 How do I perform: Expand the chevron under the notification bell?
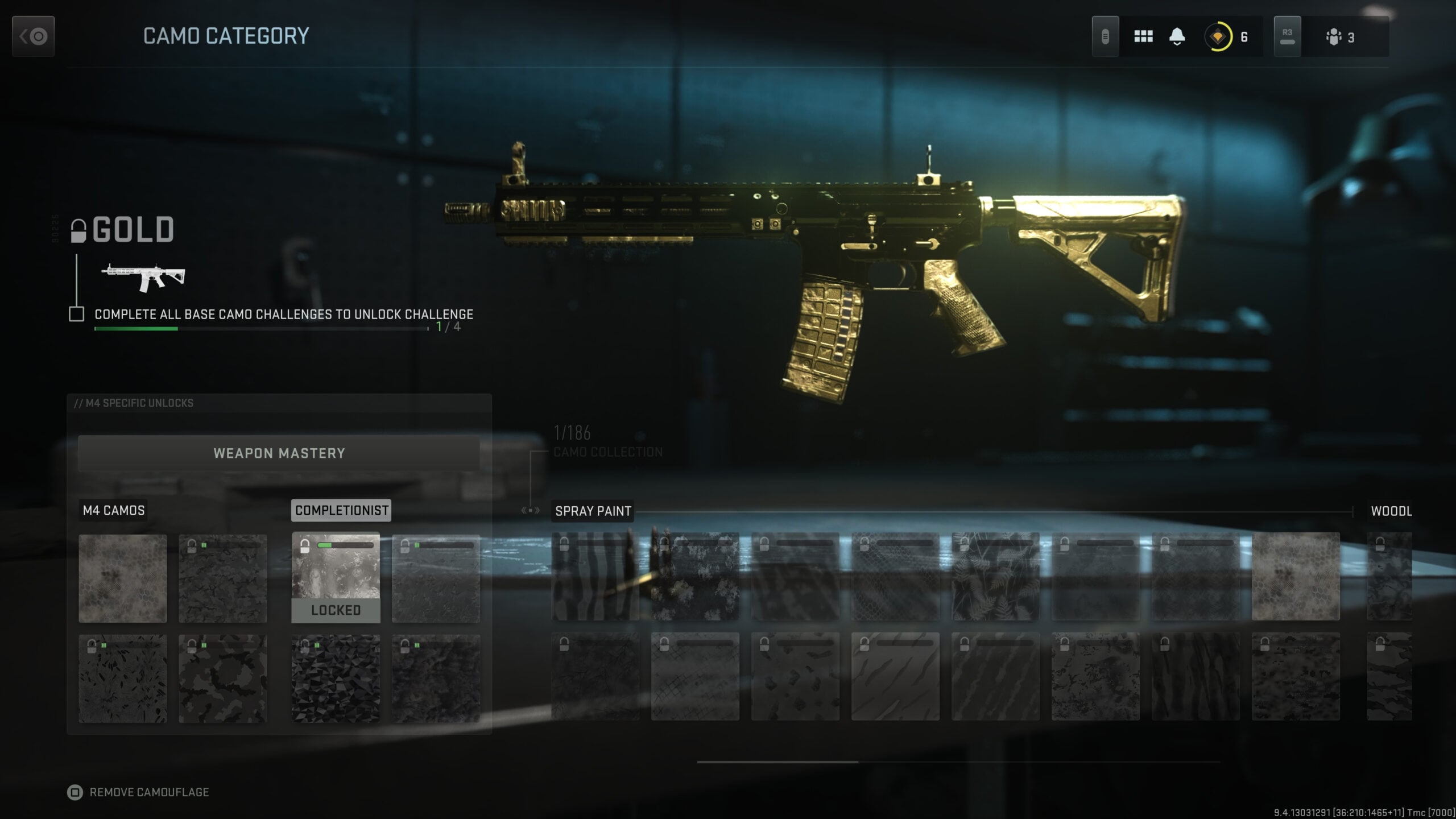click(1177, 44)
